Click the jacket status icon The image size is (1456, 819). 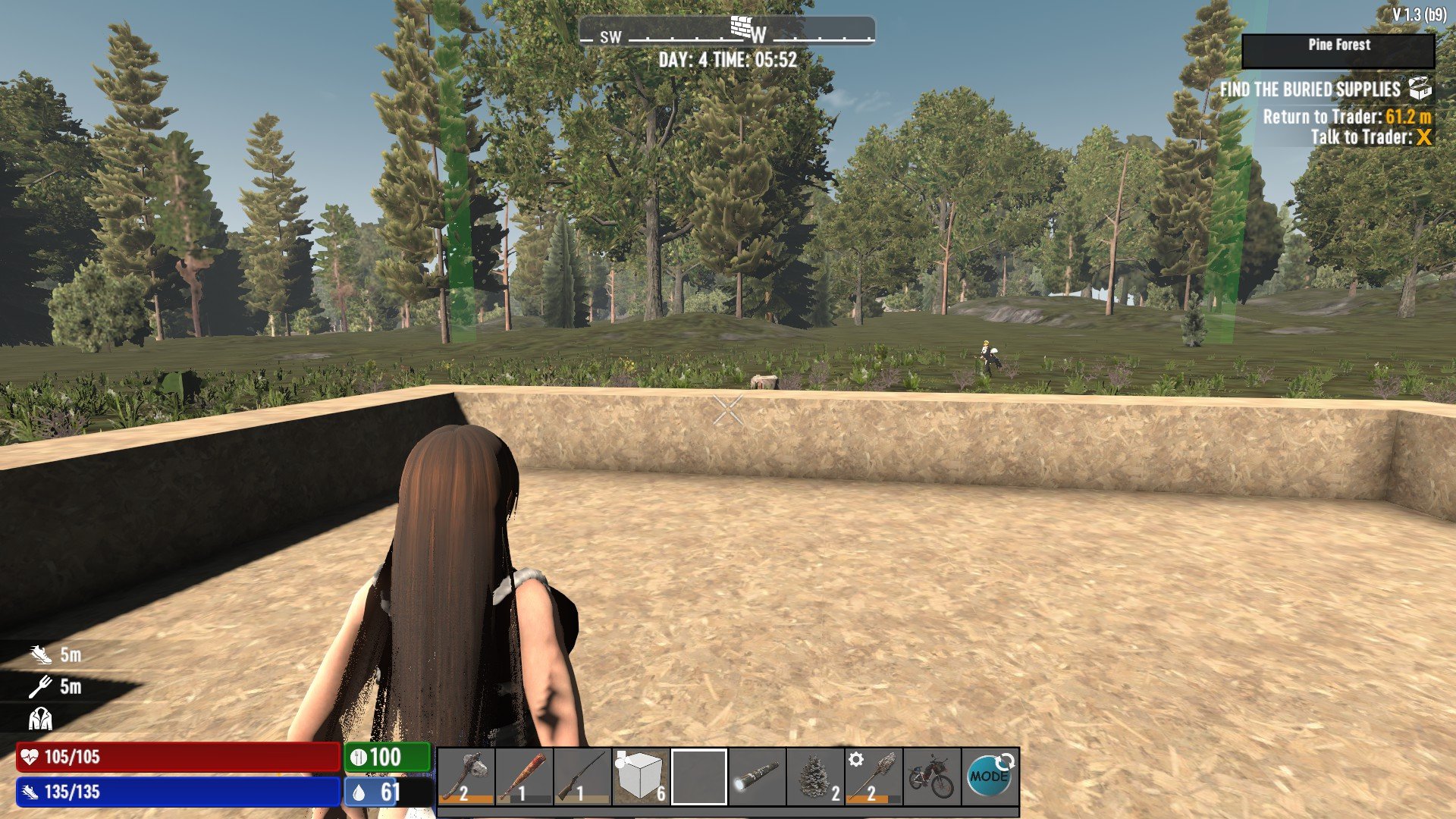pos(40,719)
